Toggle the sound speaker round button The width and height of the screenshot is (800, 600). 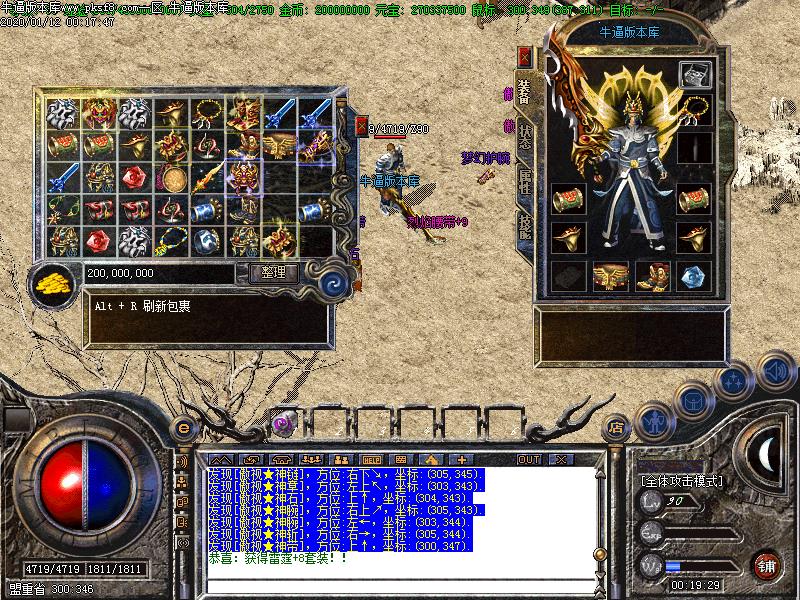[x=774, y=372]
